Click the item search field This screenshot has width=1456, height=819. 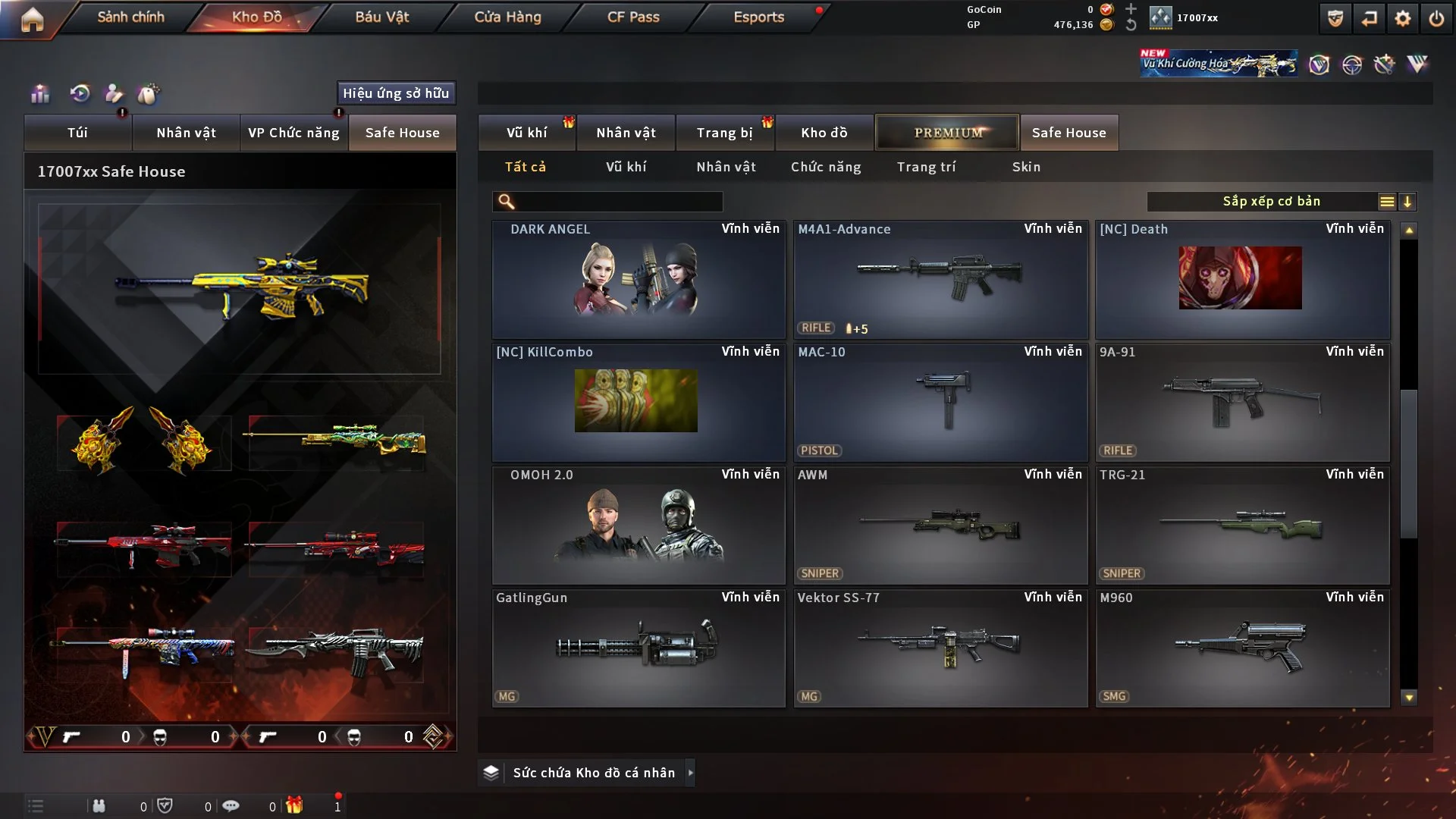618,202
